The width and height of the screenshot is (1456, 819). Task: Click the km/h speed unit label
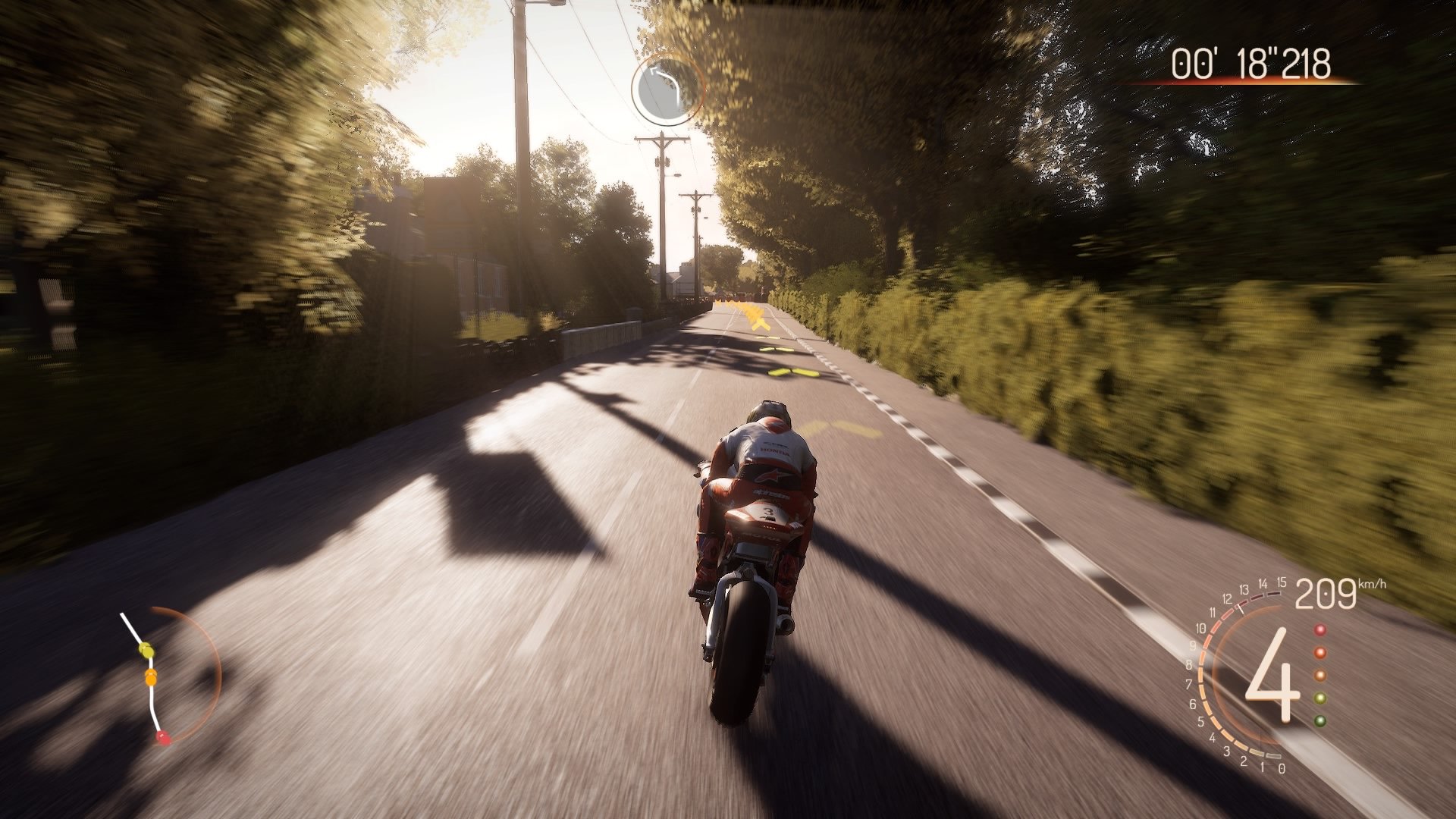click(1372, 585)
